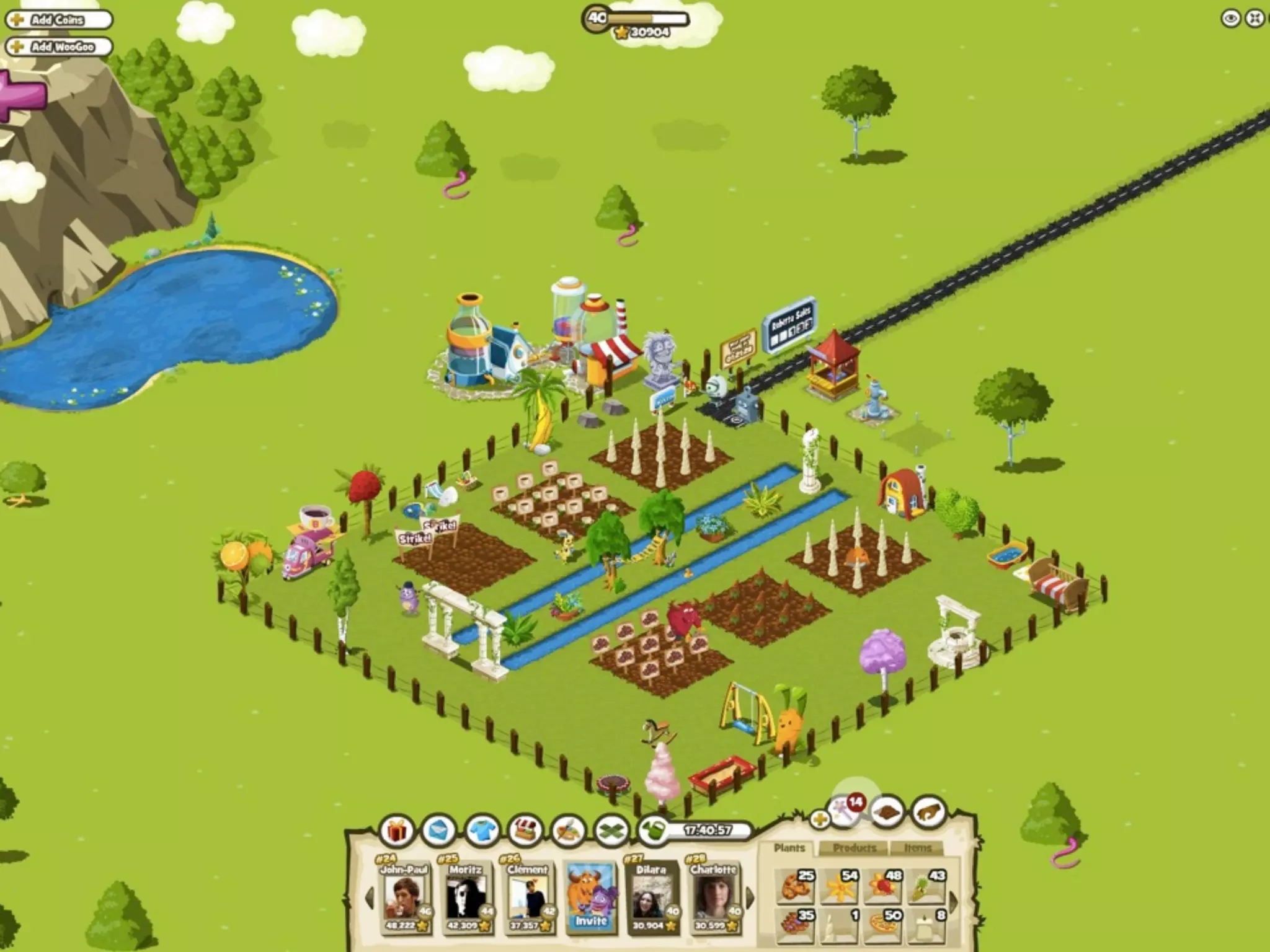
Task: Open the Add WooGoo purchase option
Action: pos(59,46)
